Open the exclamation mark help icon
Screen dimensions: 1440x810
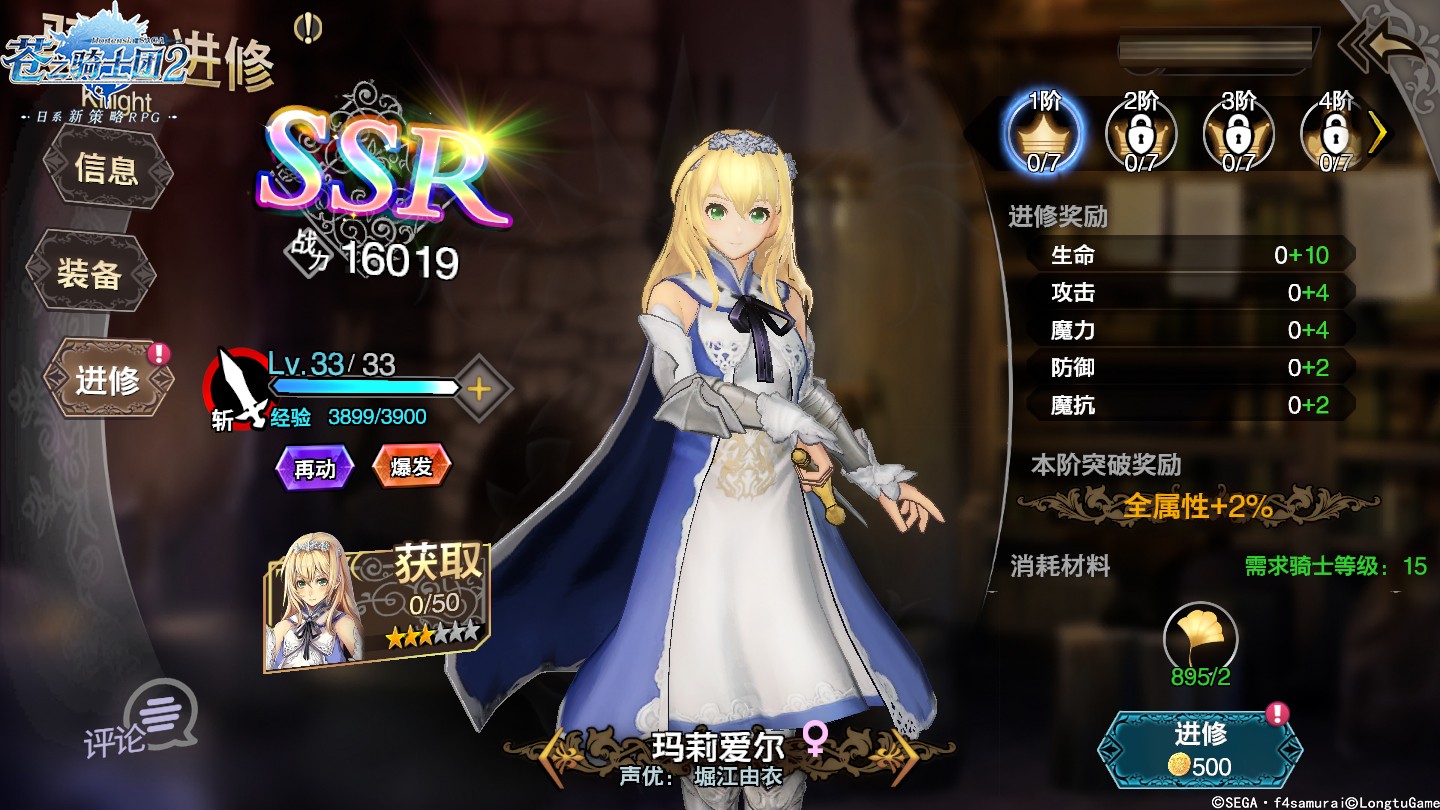308,28
